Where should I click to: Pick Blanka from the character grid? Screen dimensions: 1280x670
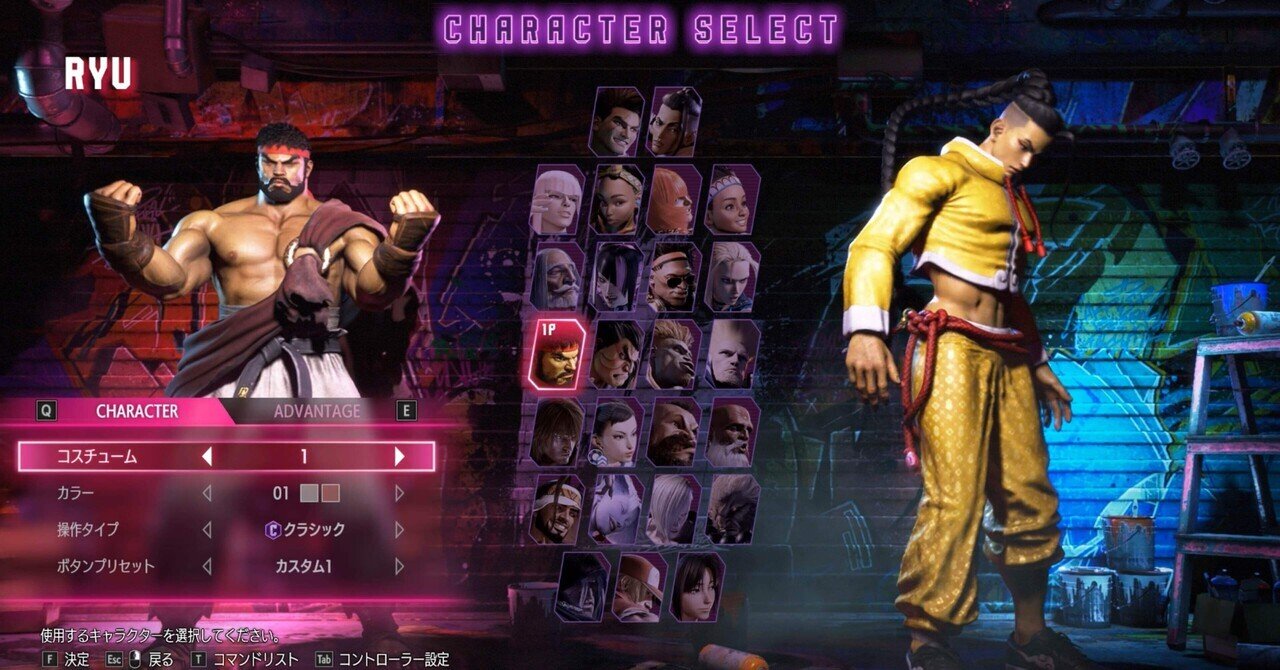coord(675,354)
